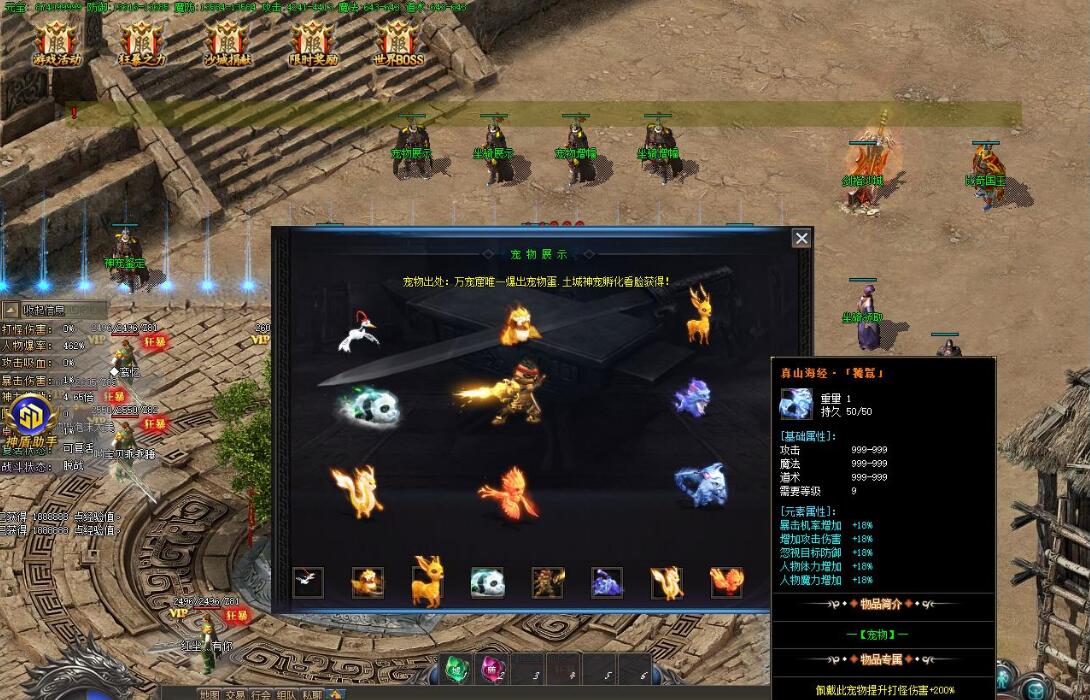Screen dimensions: 1090x700
Task: Select the red phoenix pet thumbnail
Action: click(726, 582)
